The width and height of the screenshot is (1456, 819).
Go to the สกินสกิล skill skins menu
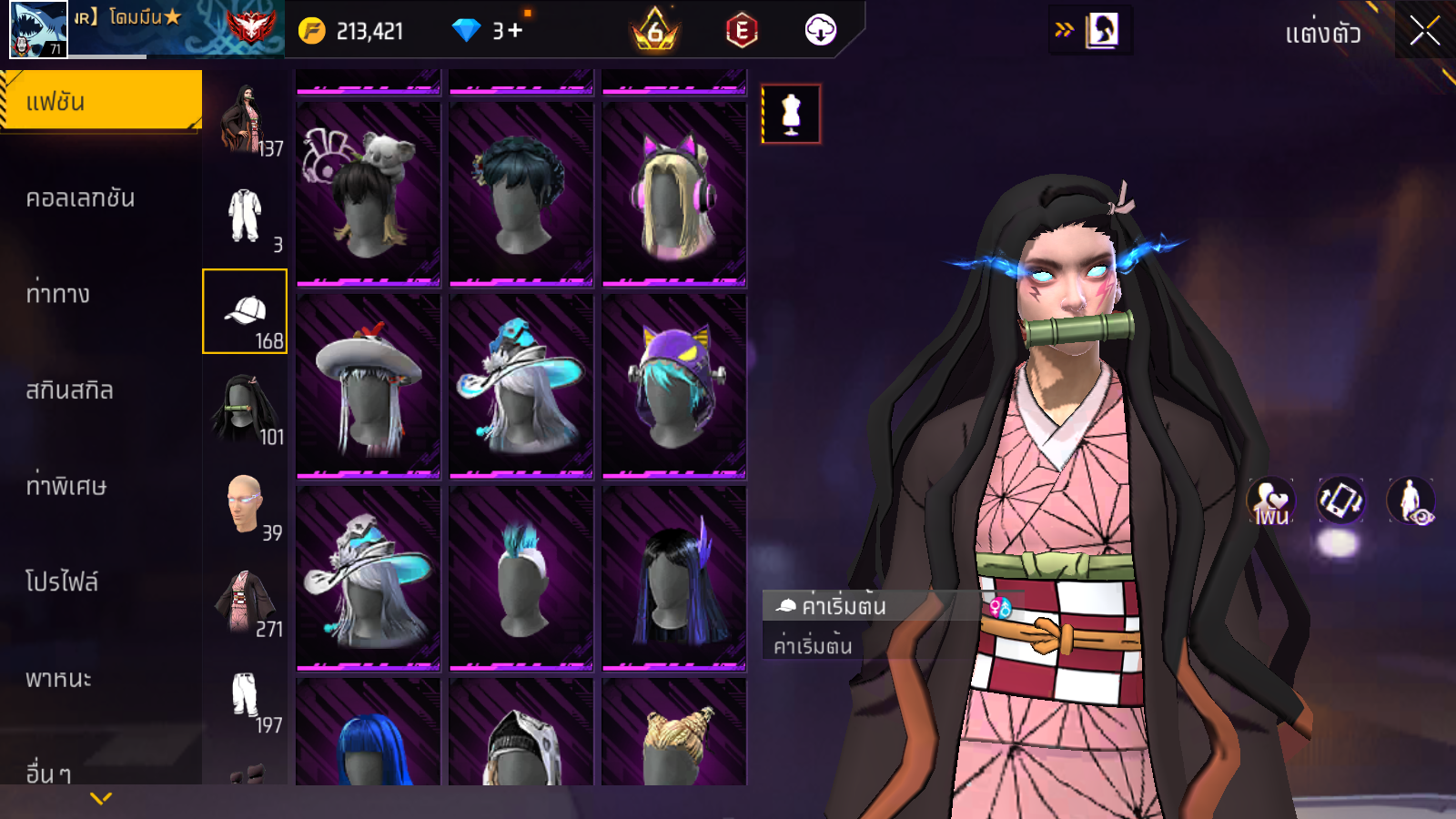[70, 390]
